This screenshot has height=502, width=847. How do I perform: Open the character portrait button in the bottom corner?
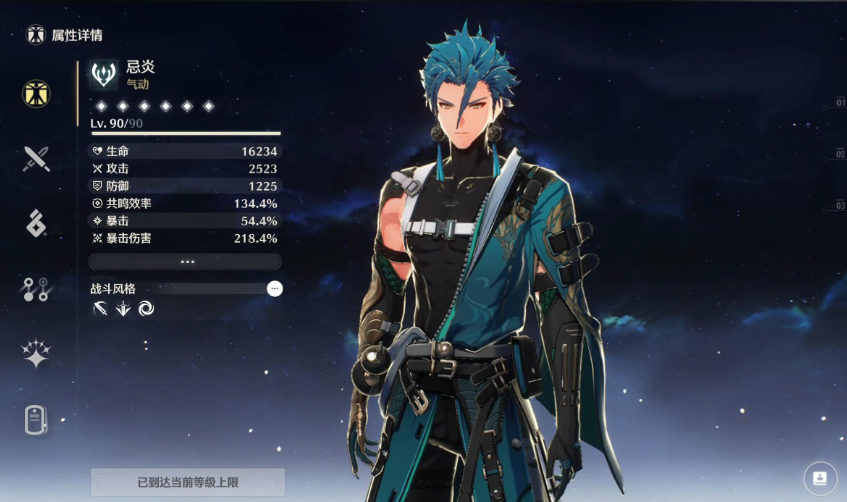point(820,478)
